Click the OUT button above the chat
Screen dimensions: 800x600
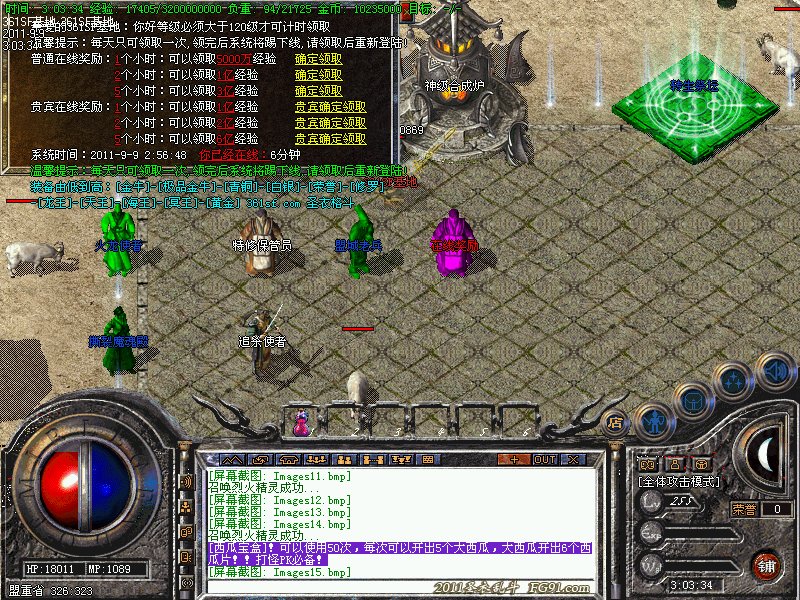(x=545, y=459)
